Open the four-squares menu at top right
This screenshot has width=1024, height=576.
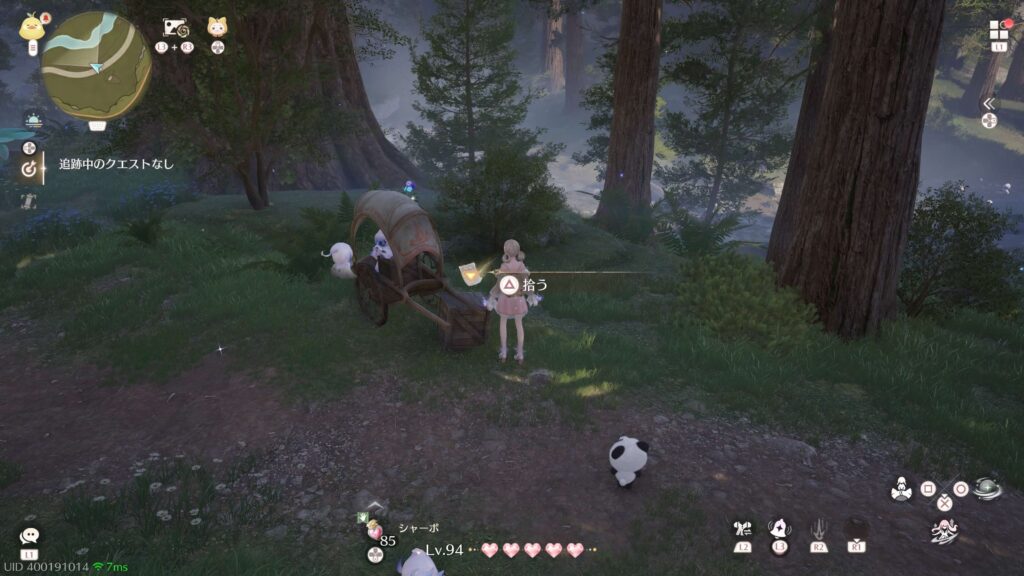click(999, 30)
